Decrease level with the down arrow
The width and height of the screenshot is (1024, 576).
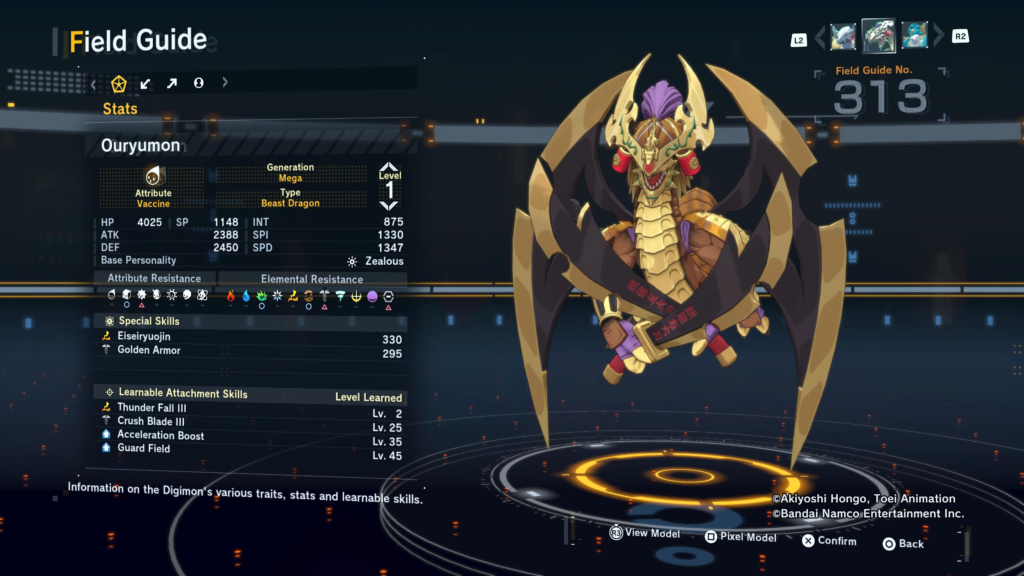point(389,205)
